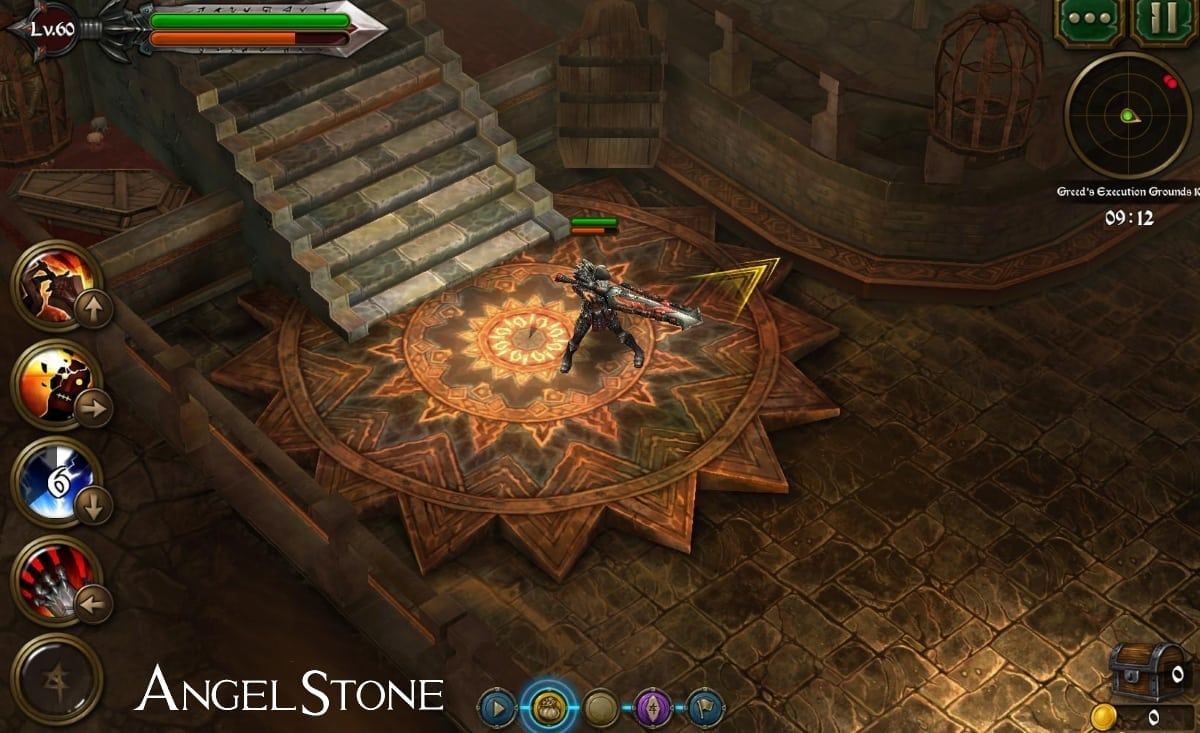Click the circular radar minimap
The height and width of the screenshot is (733, 1200).
(1126, 116)
